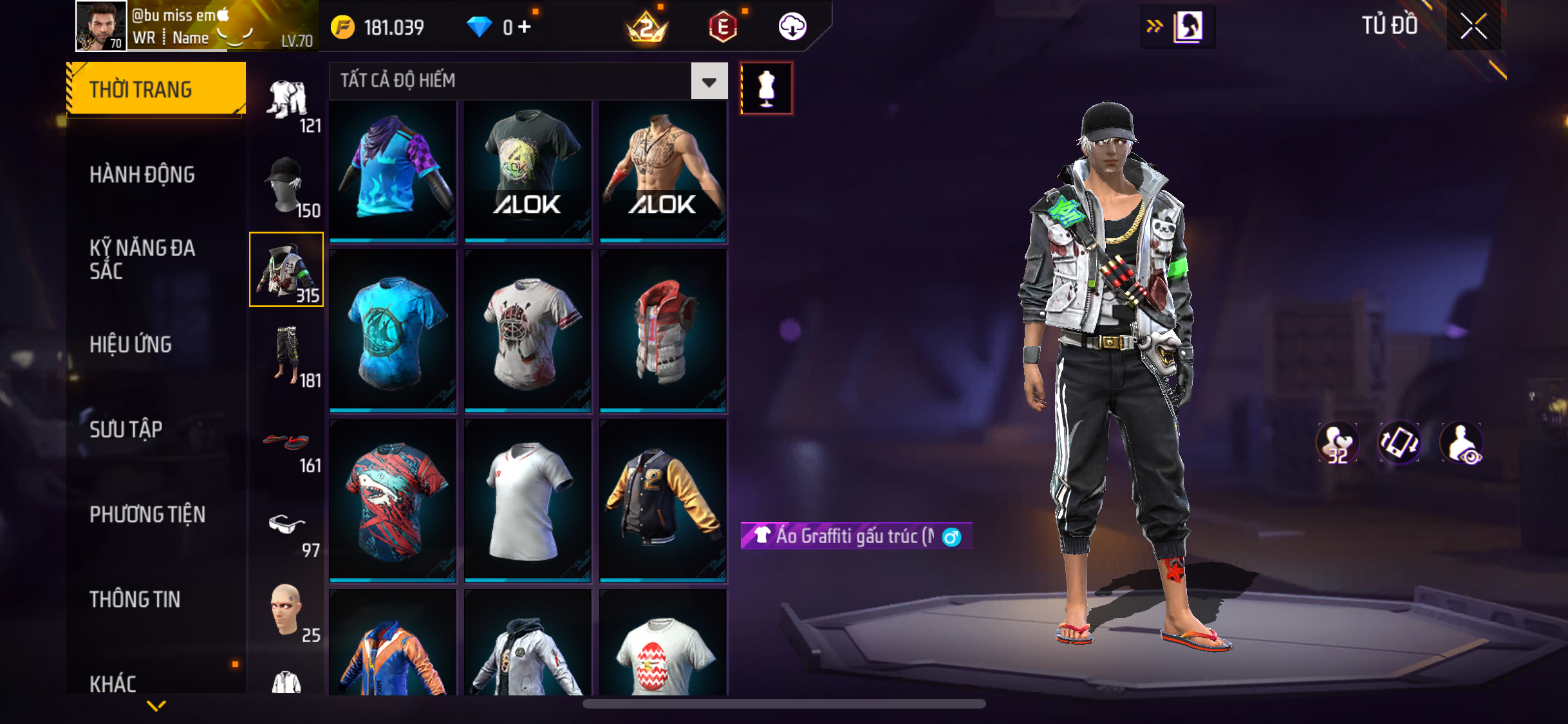Open the Phương Tiện tab
This screenshot has width=1568, height=724.
click(x=147, y=514)
